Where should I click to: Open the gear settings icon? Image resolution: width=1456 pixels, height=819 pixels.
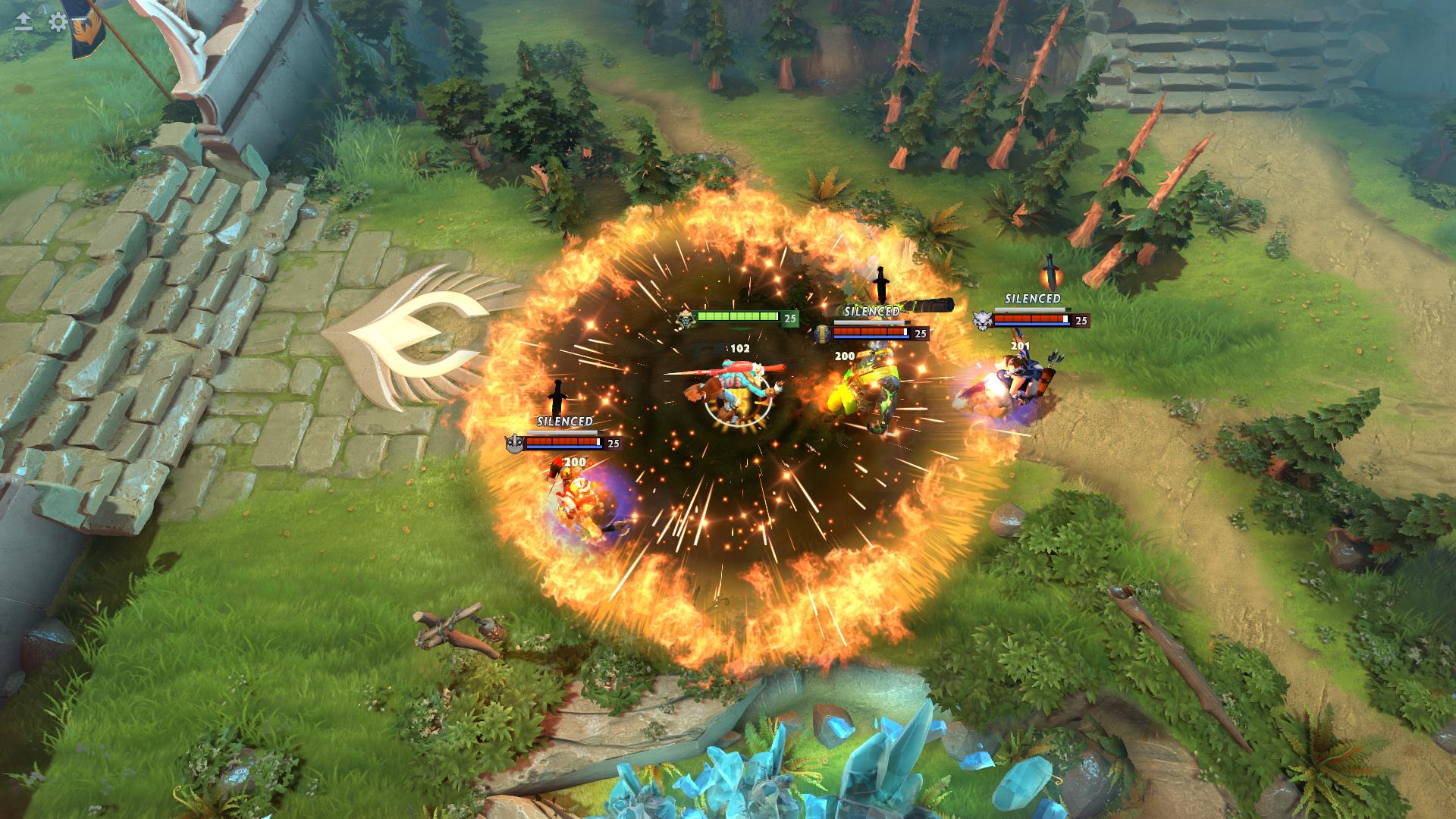tap(58, 21)
